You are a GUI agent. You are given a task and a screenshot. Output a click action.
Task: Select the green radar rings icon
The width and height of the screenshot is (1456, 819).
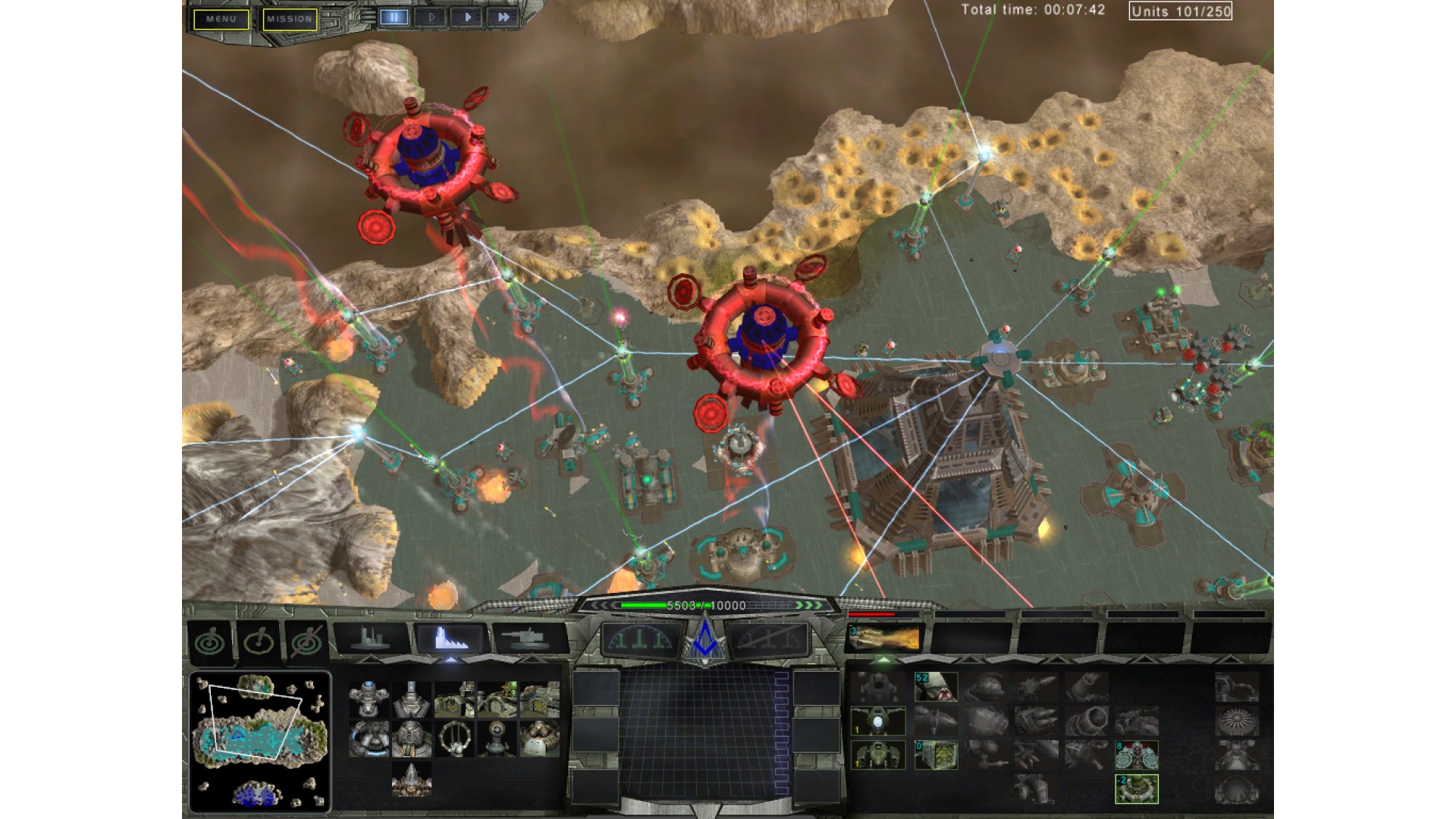pyautogui.click(x=210, y=643)
